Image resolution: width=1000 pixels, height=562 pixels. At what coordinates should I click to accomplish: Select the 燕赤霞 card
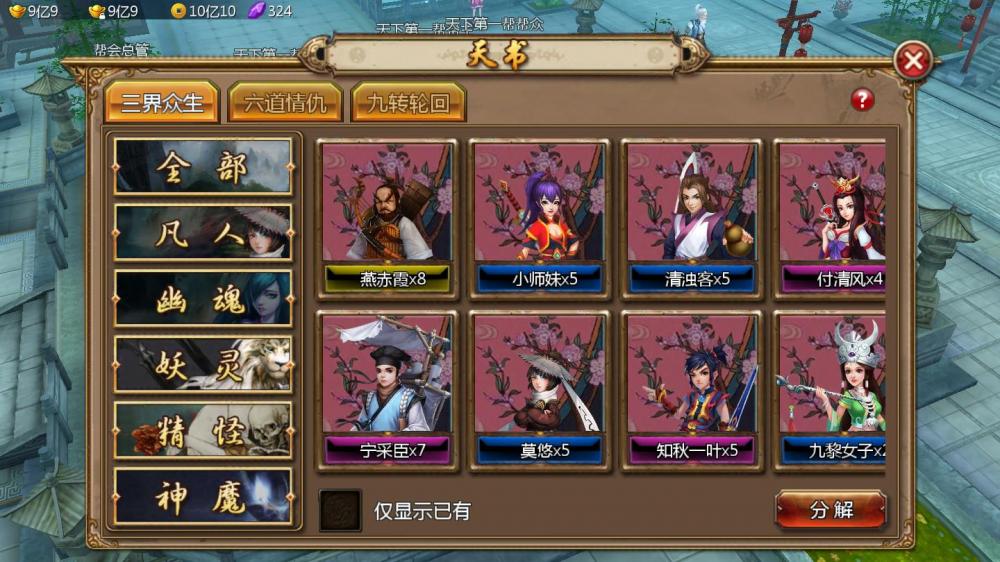point(387,216)
